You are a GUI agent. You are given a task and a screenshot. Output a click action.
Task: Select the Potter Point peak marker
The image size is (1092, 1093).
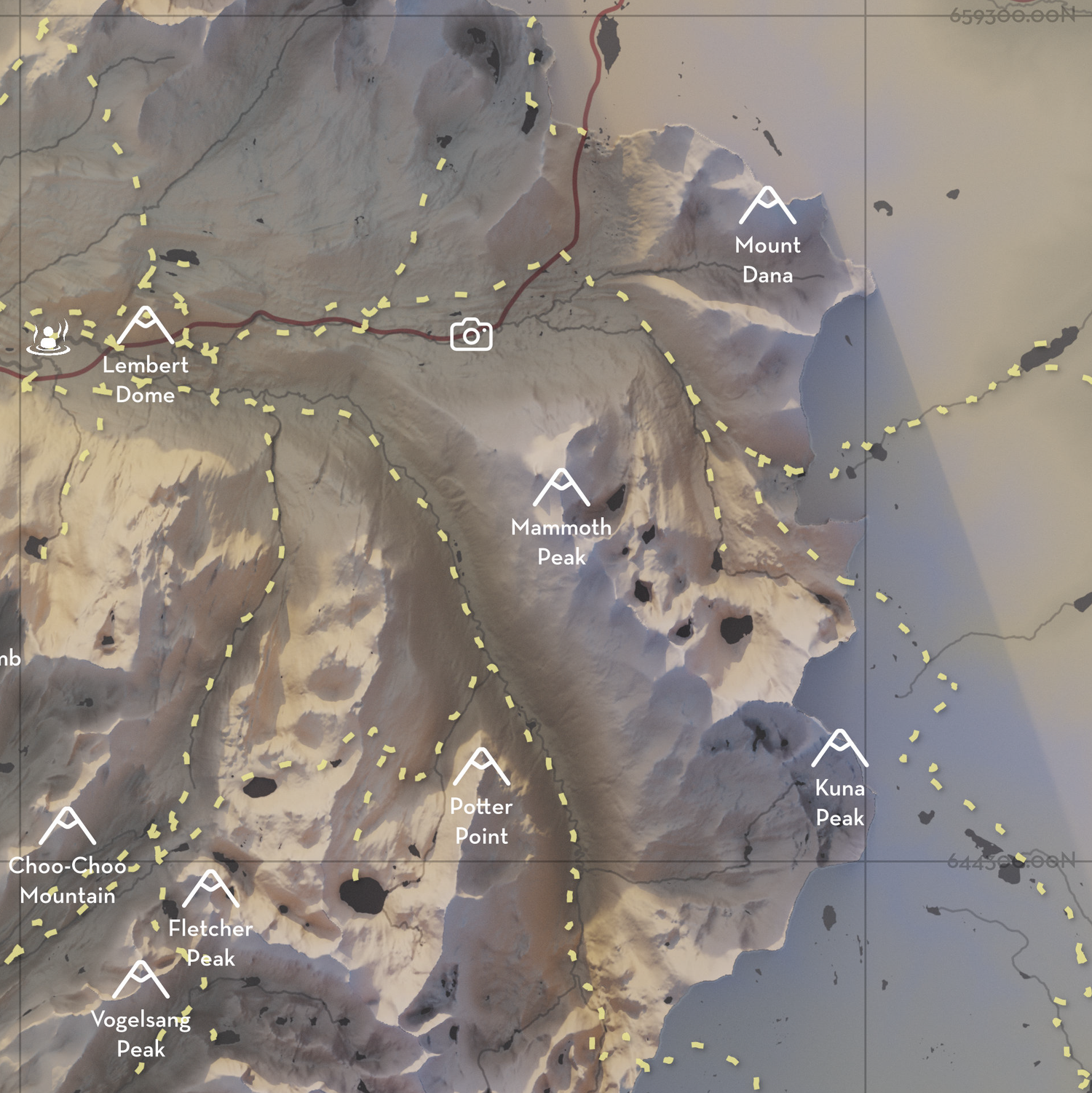[x=481, y=768]
